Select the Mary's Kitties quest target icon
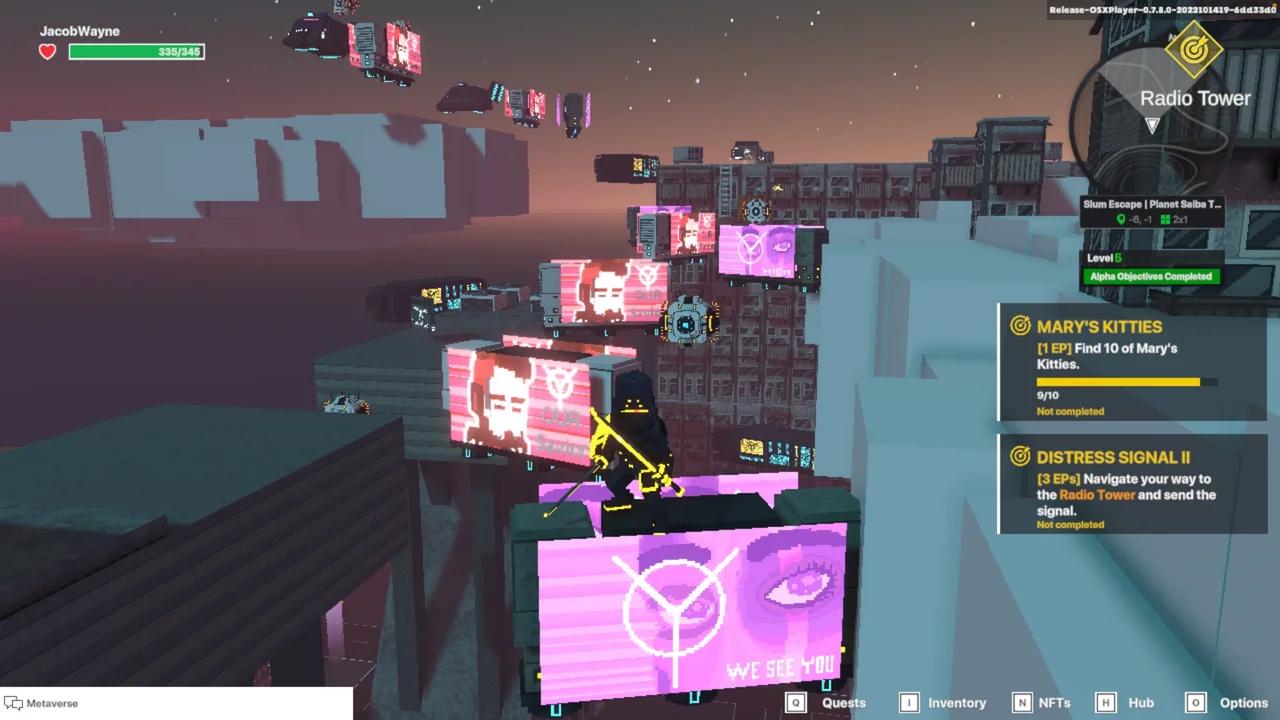The width and height of the screenshot is (1280, 720). [x=1020, y=326]
